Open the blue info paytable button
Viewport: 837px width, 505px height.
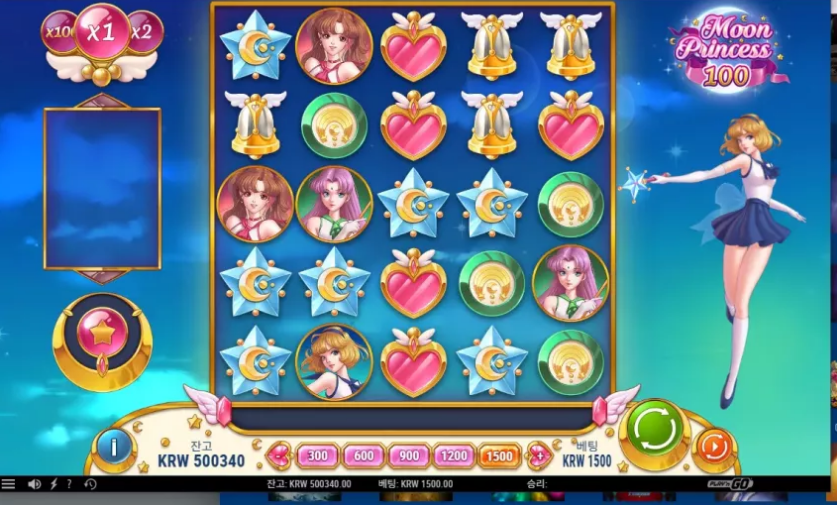click(114, 447)
